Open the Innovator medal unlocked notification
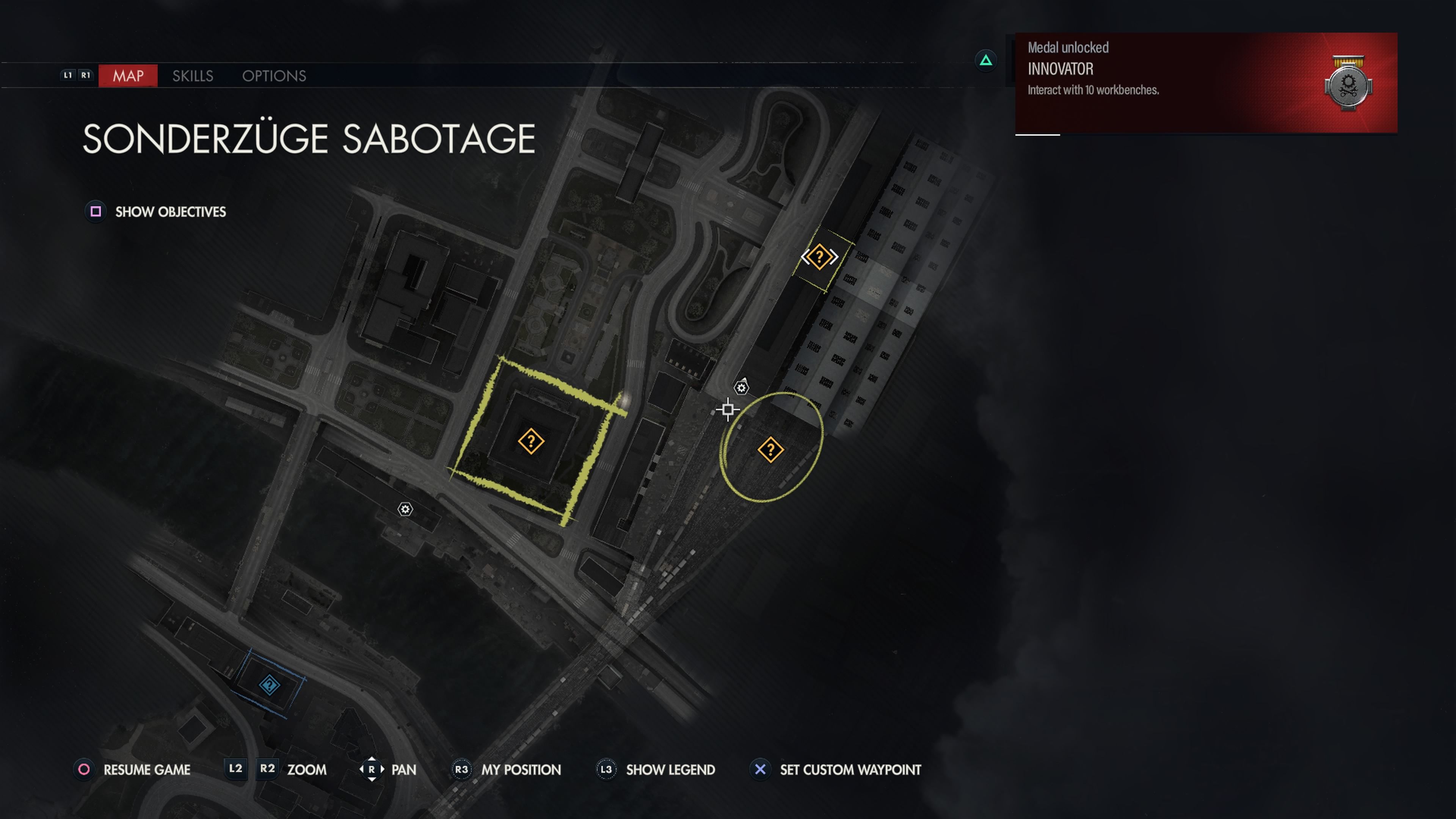This screenshot has width=1456, height=819. 1206,83
